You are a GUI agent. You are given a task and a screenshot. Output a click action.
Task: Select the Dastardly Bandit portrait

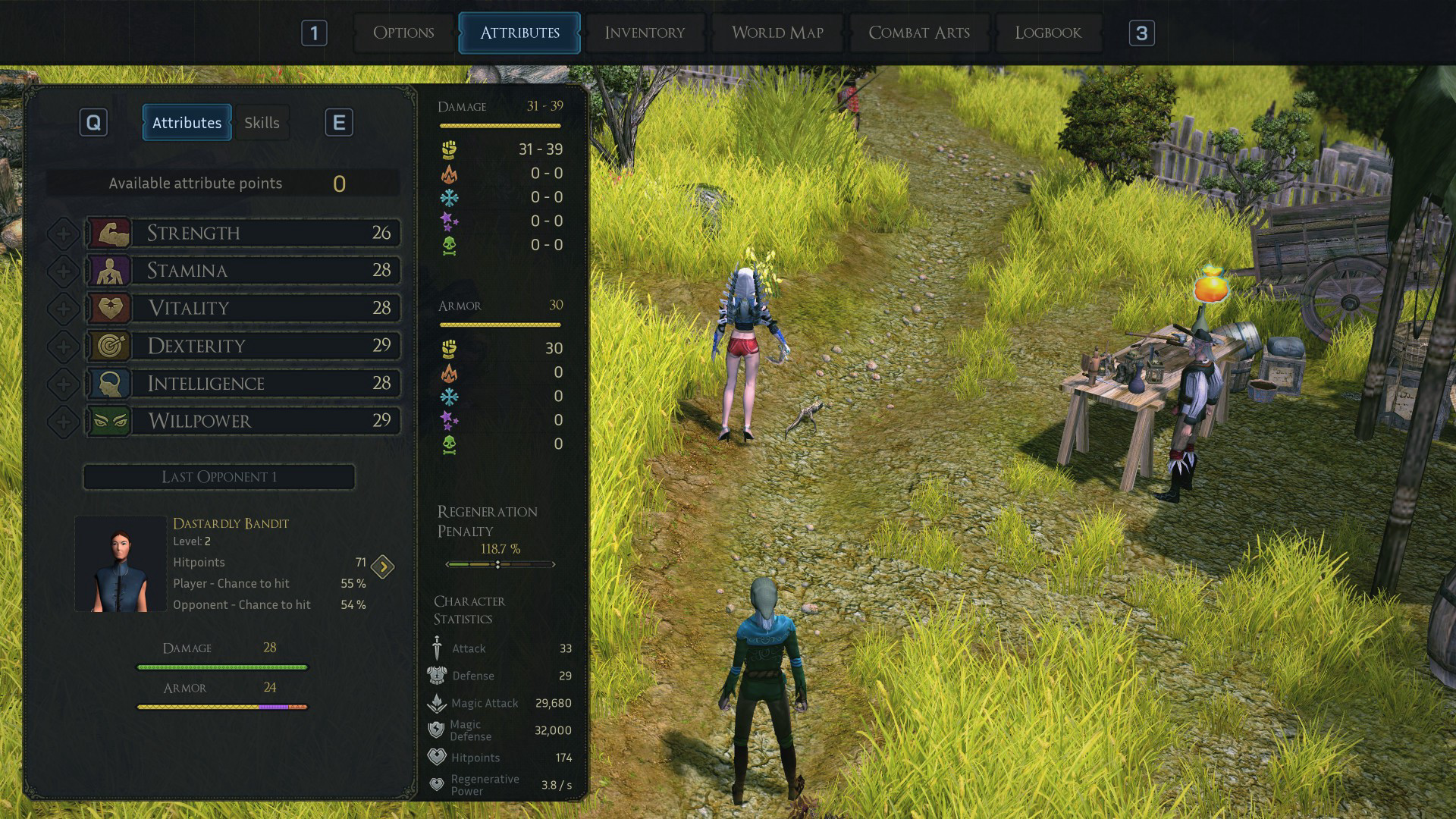(121, 563)
